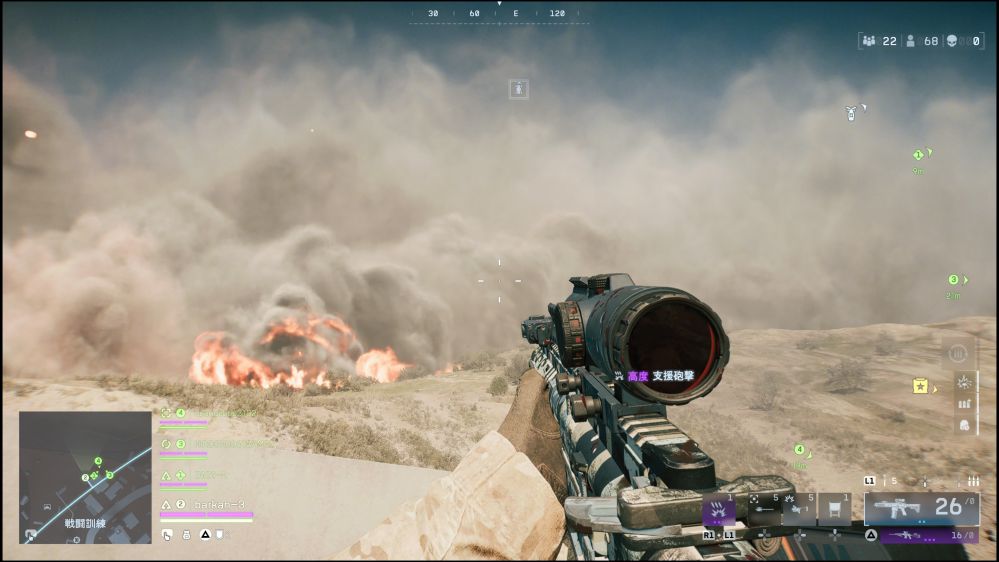Screen dimensions: 999x562
Task: Select the deployable shield gadget slot
Action: [x=833, y=510]
